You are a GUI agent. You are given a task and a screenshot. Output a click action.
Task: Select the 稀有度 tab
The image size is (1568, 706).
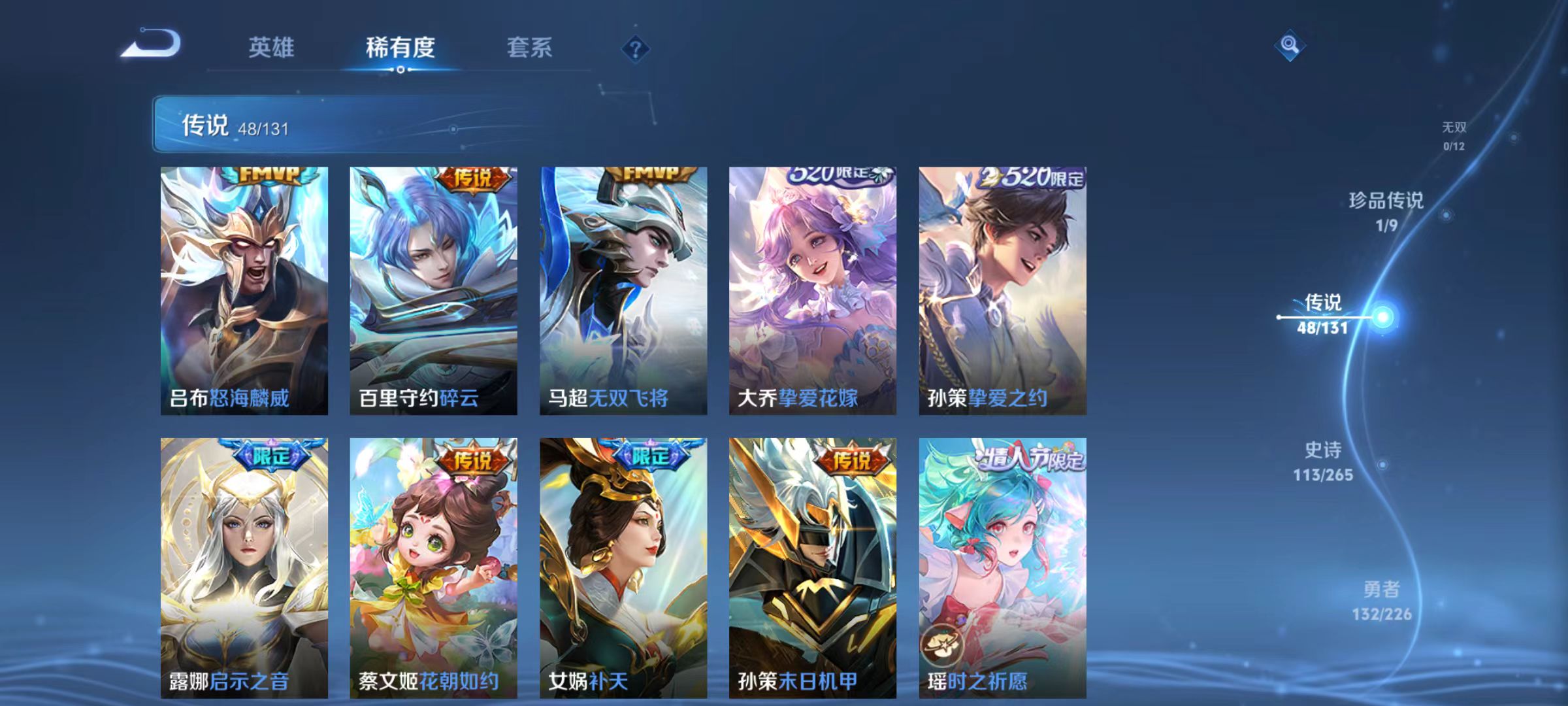[400, 48]
